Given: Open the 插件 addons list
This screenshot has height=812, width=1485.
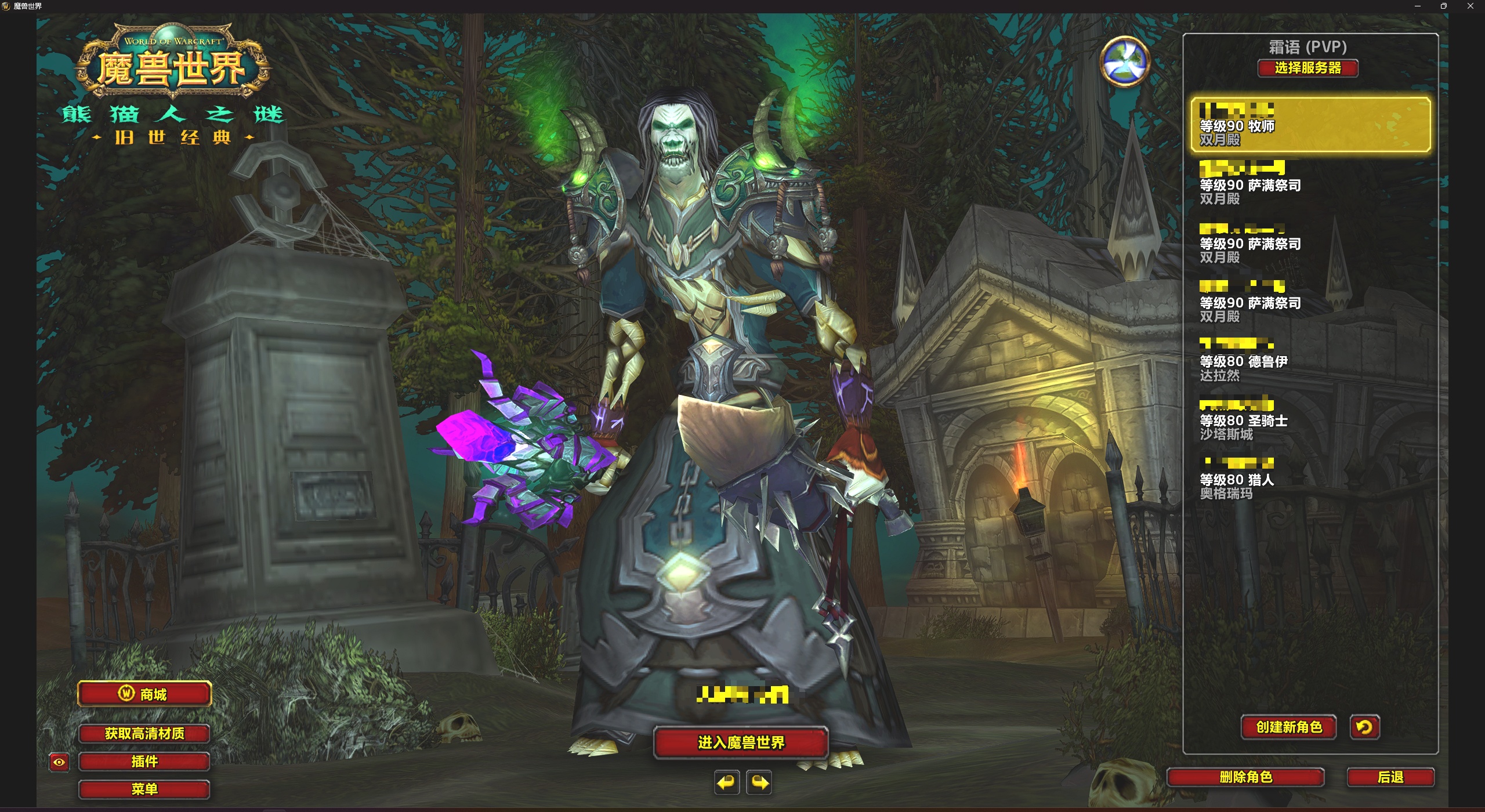Looking at the screenshot, I should [x=144, y=762].
